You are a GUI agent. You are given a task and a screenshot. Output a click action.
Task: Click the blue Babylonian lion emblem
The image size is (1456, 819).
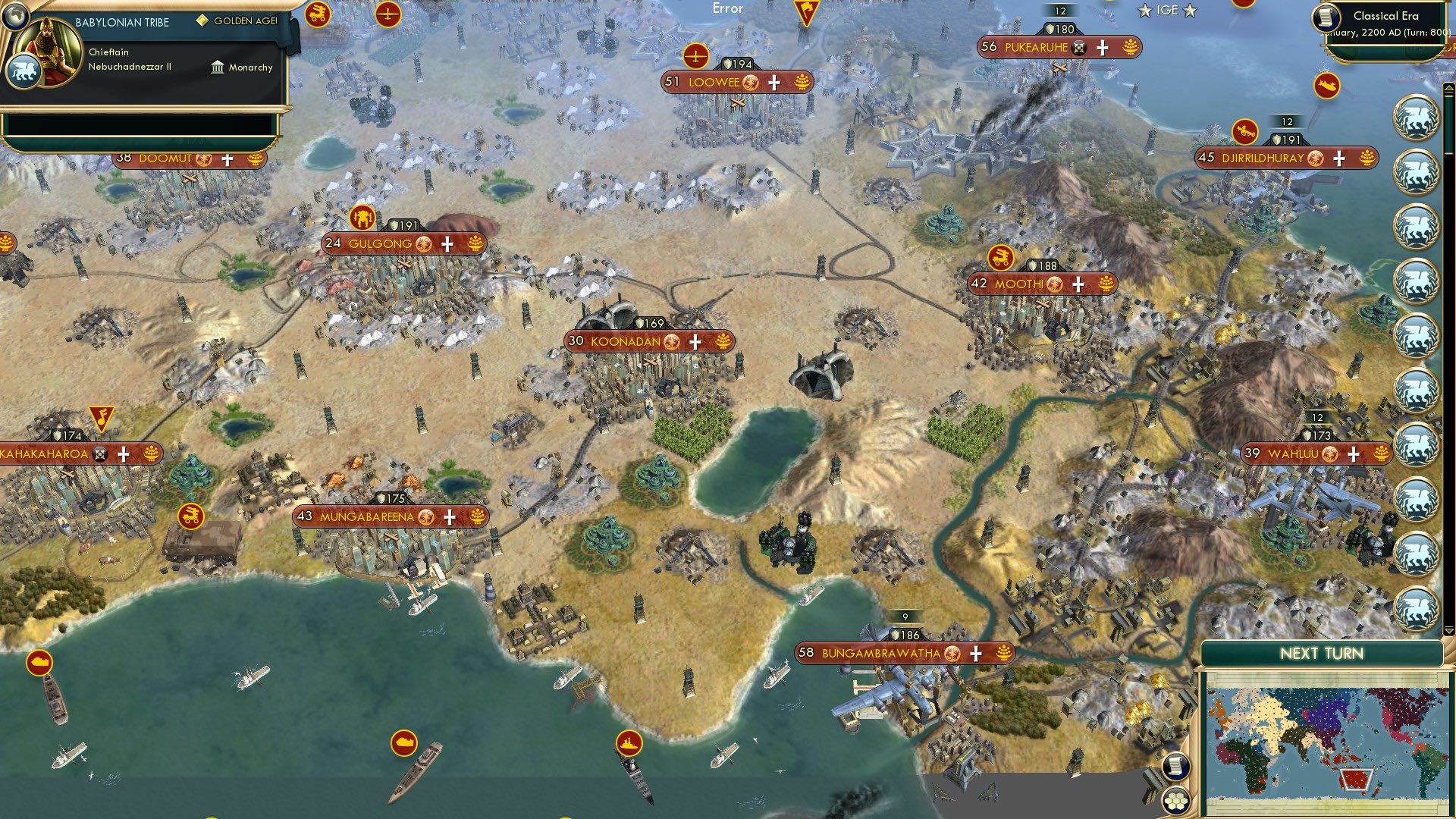[x=24, y=71]
